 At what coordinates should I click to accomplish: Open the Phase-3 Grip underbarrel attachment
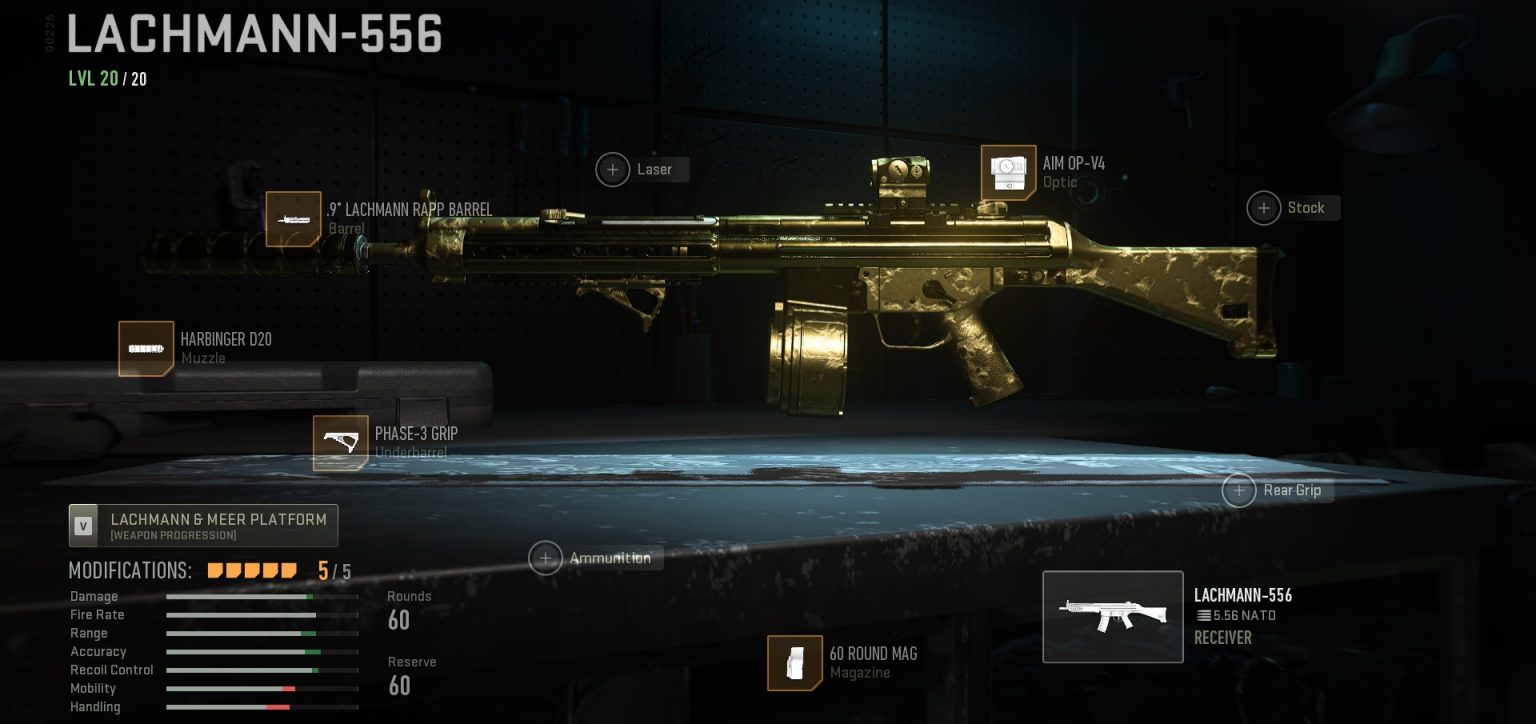341,443
